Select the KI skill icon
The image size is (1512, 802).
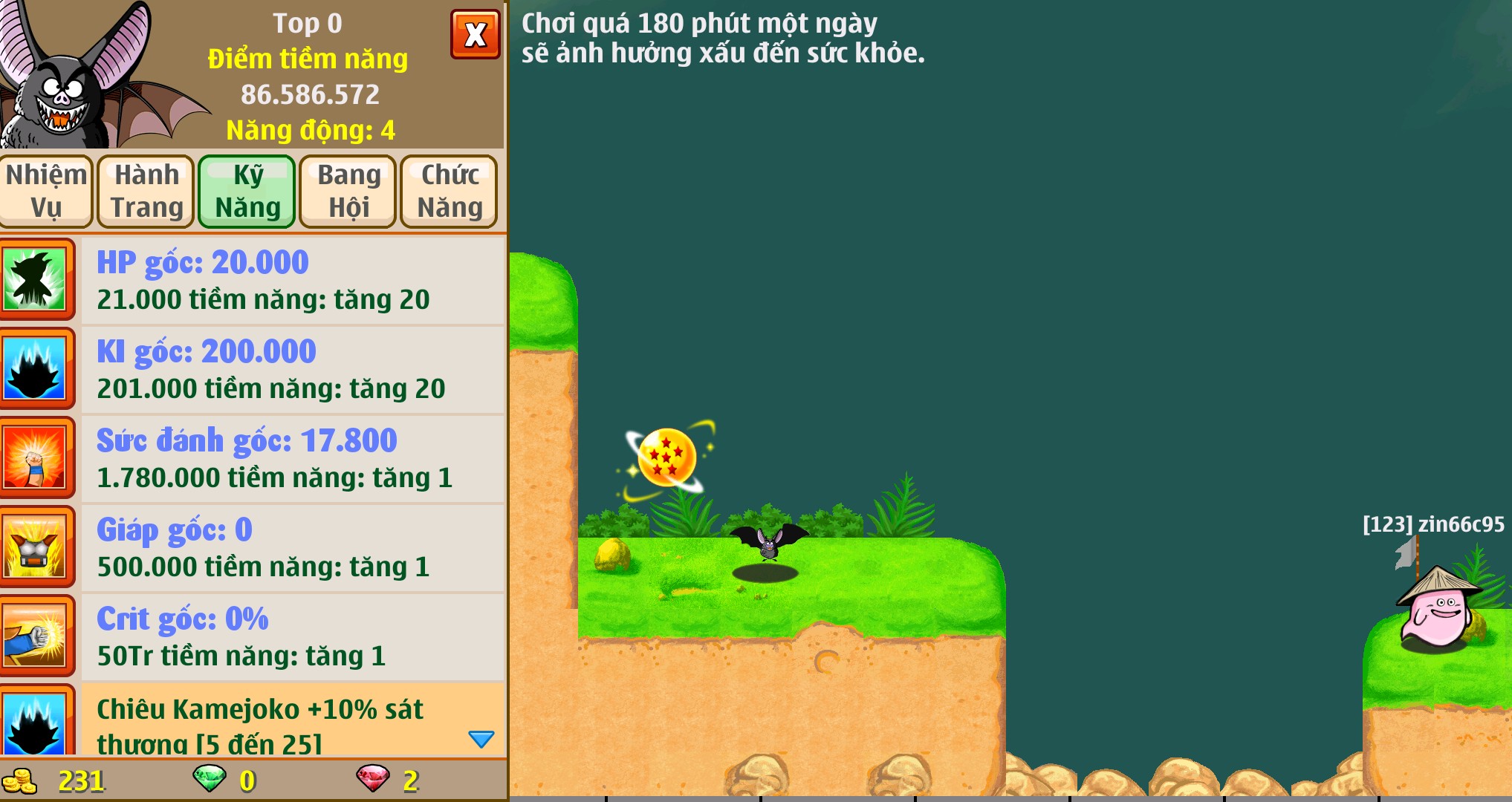click(x=38, y=368)
